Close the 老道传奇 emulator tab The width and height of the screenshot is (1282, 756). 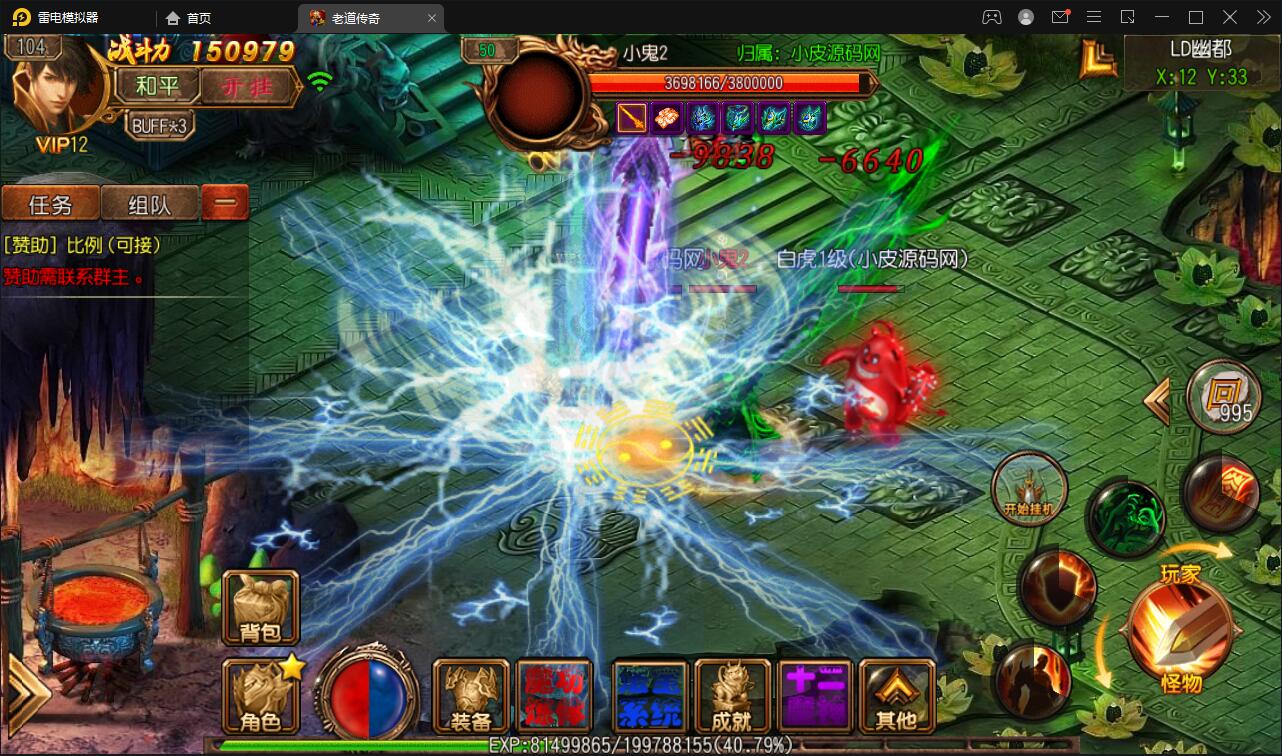[x=432, y=18]
